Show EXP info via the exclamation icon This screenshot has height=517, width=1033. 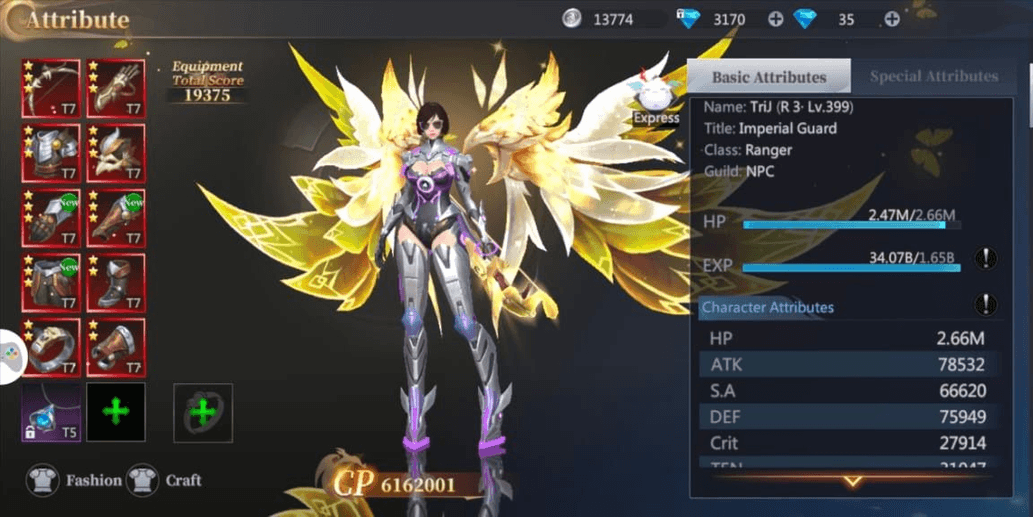pyautogui.click(x=986, y=259)
